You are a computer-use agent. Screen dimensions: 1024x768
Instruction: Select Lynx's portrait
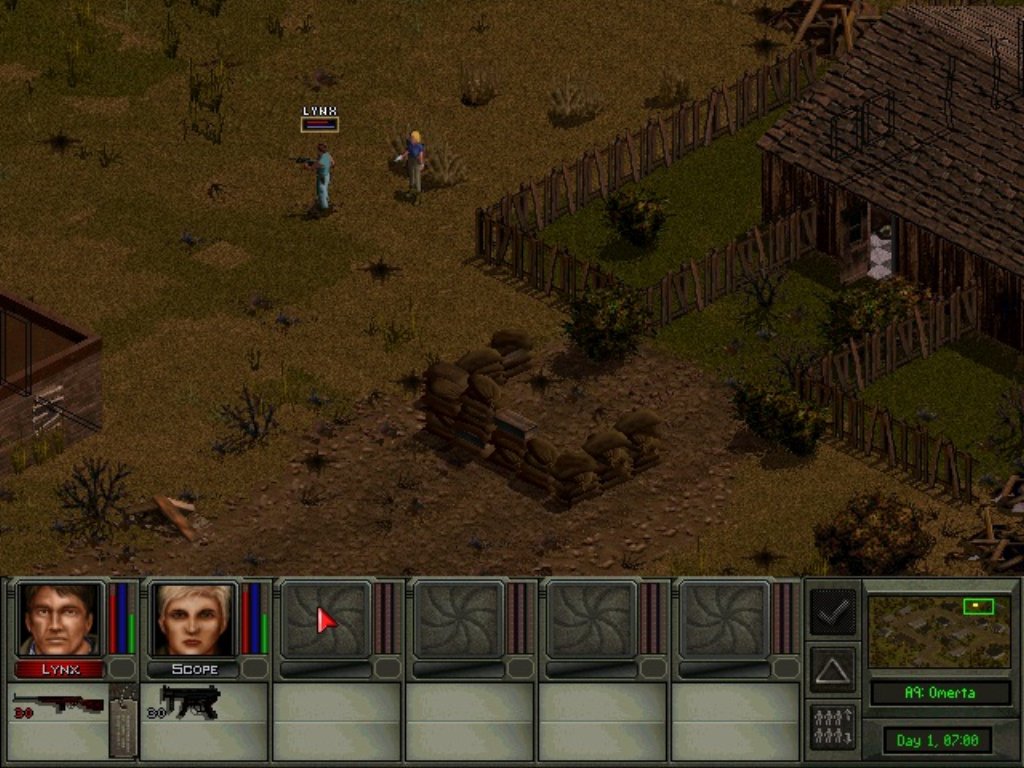60,620
